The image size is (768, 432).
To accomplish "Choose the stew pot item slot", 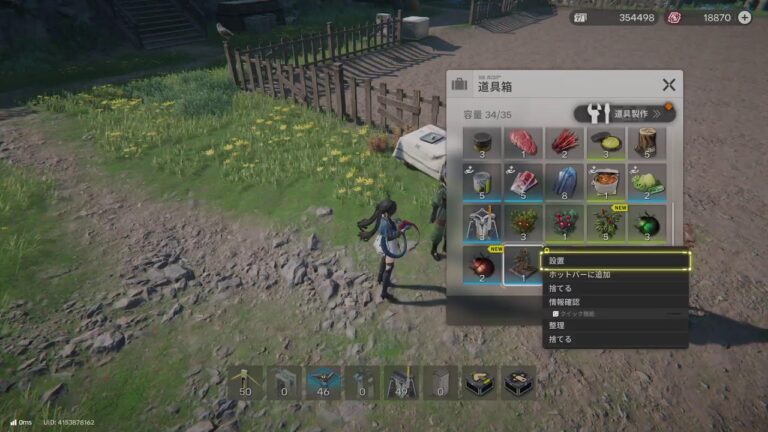I will 606,184.
